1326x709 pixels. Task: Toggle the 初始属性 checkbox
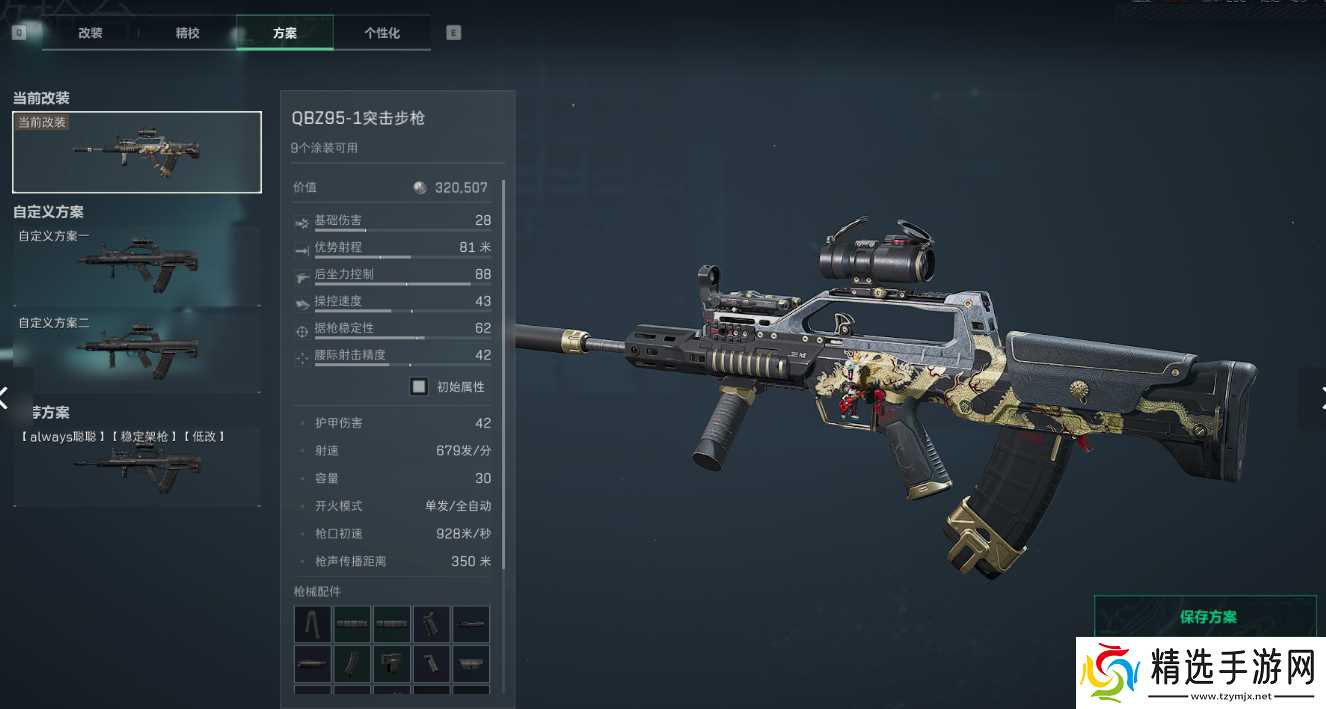419,387
